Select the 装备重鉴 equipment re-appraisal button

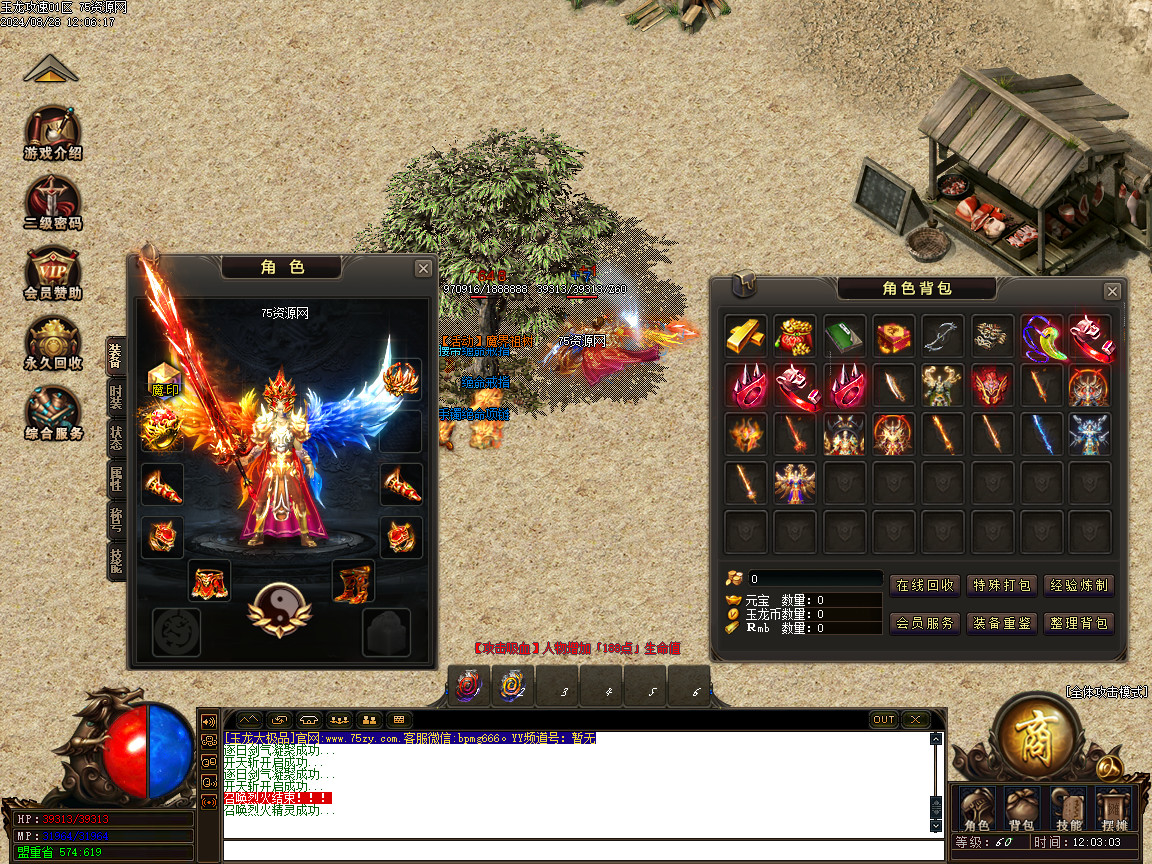1002,623
